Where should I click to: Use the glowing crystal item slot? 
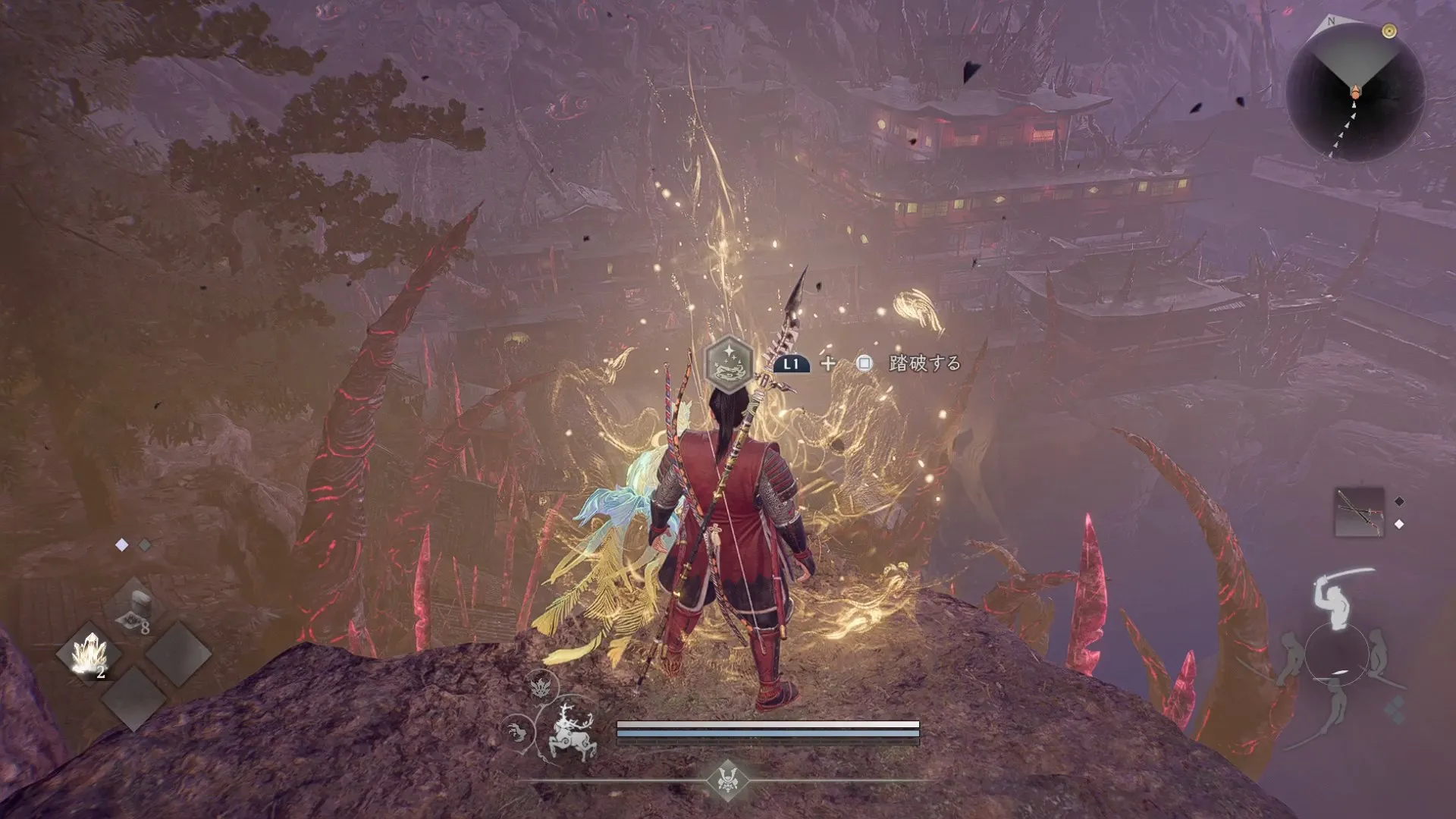pos(90,654)
